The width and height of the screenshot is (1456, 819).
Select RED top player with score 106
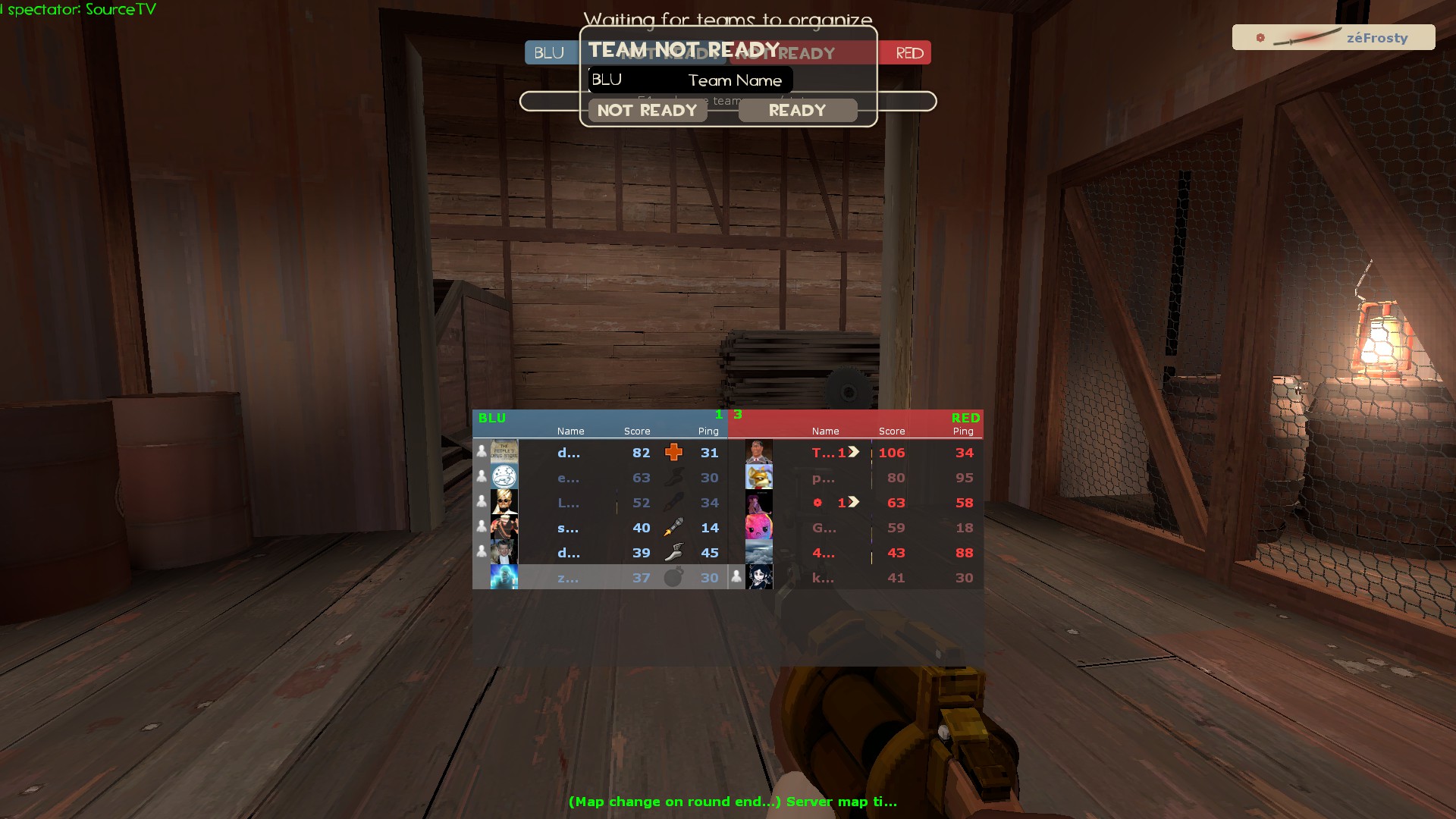[857, 453]
